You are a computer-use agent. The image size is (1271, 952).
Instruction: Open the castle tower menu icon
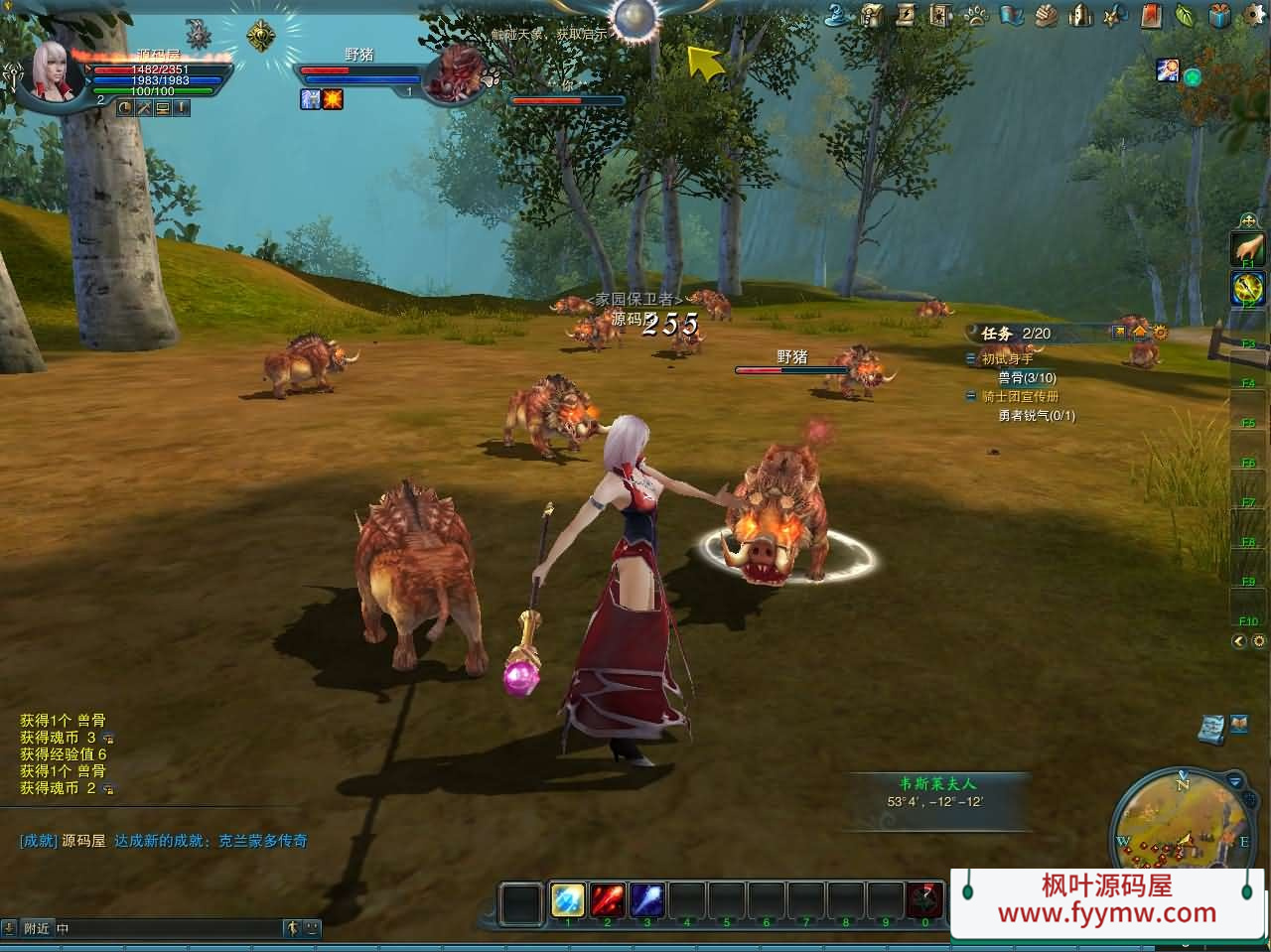1080,15
